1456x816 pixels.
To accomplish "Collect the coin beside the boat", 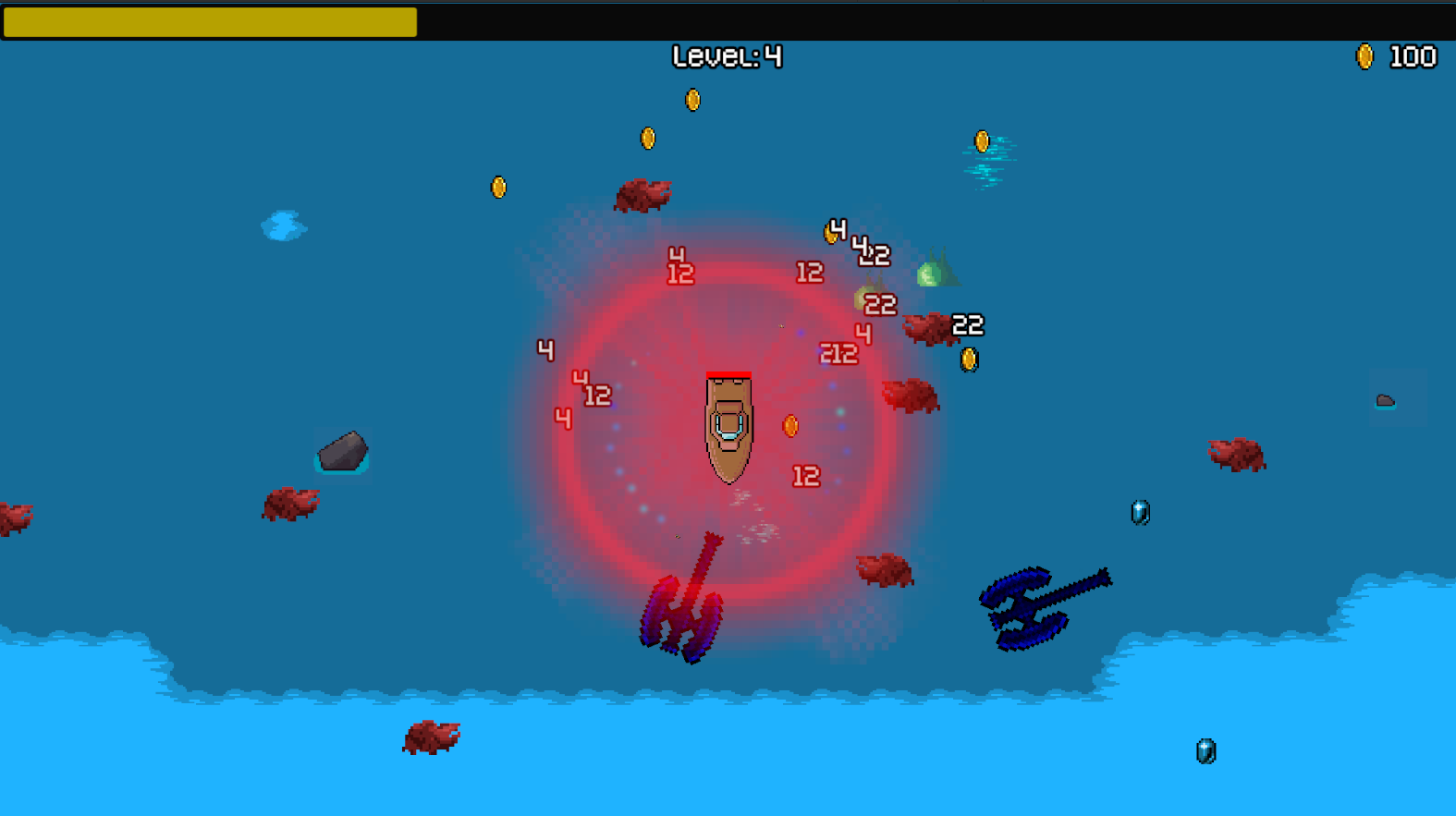I will [x=790, y=427].
